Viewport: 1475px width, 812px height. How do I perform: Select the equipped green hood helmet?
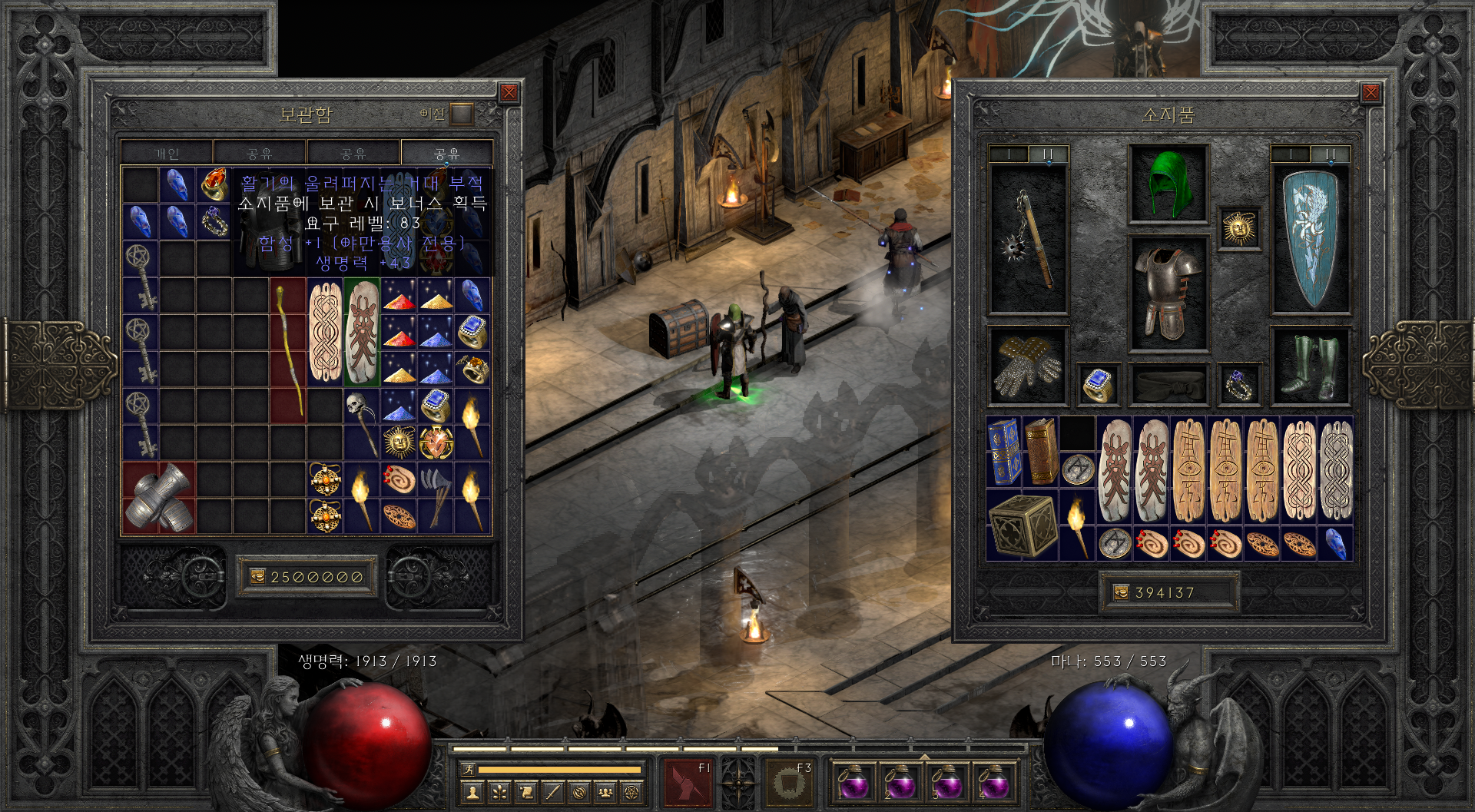(x=1168, y=184)
